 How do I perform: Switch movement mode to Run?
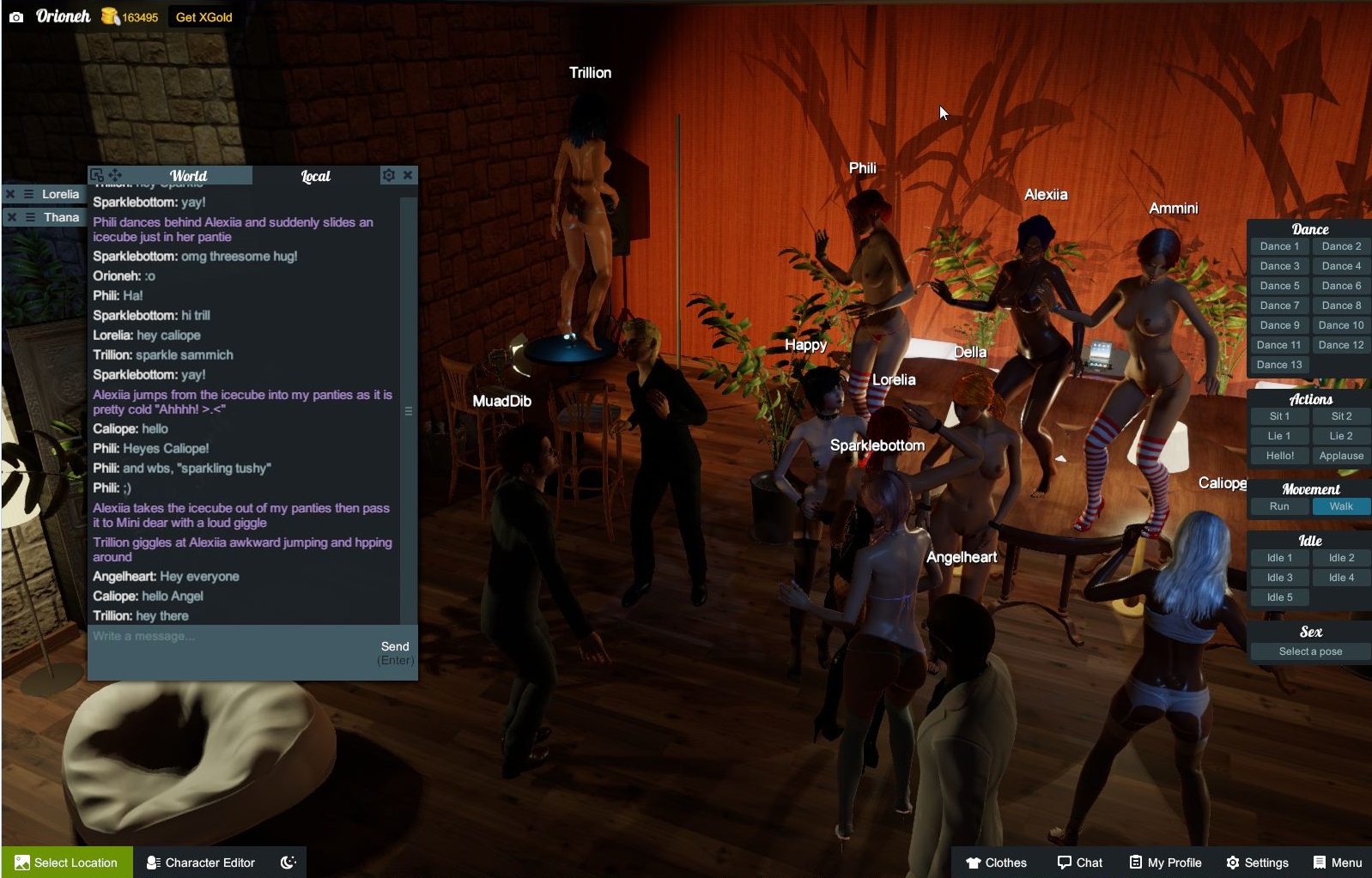[1279, 506]
